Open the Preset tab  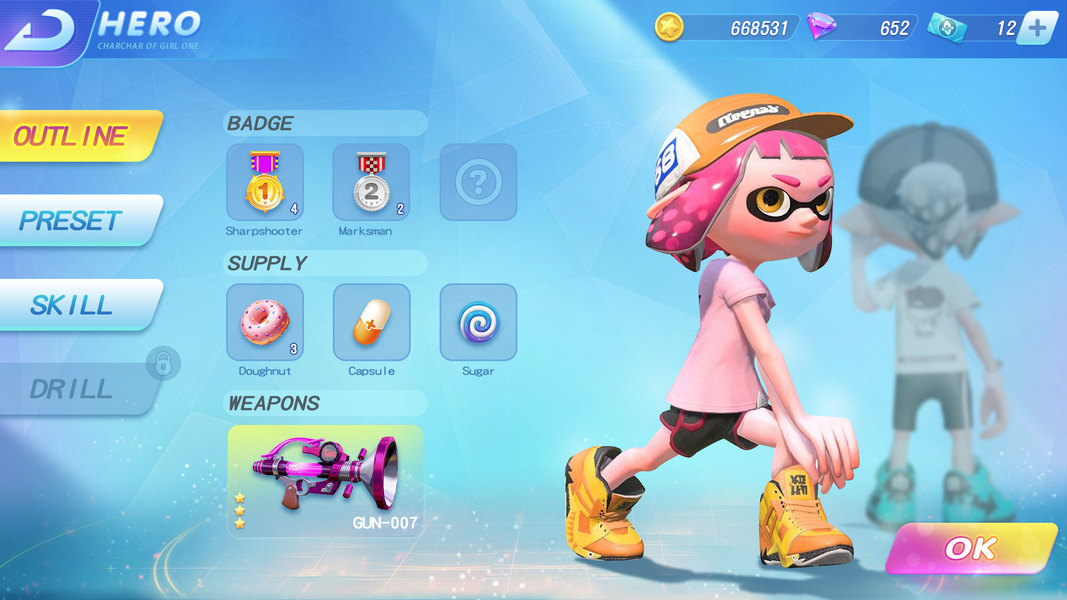click(75, 220)
